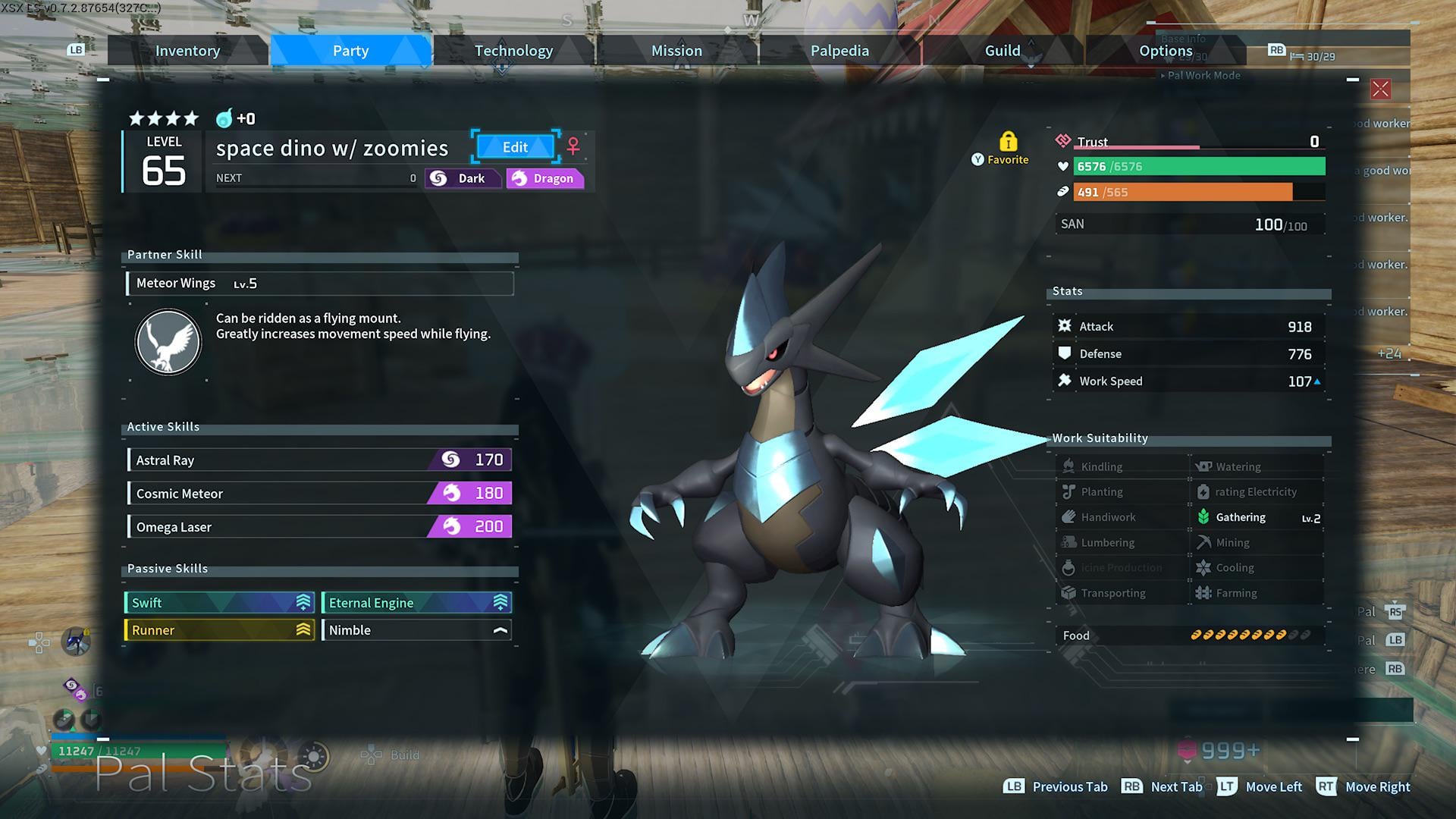
Task: Inspect the Swift passive skill
Action: pos(219,603)
